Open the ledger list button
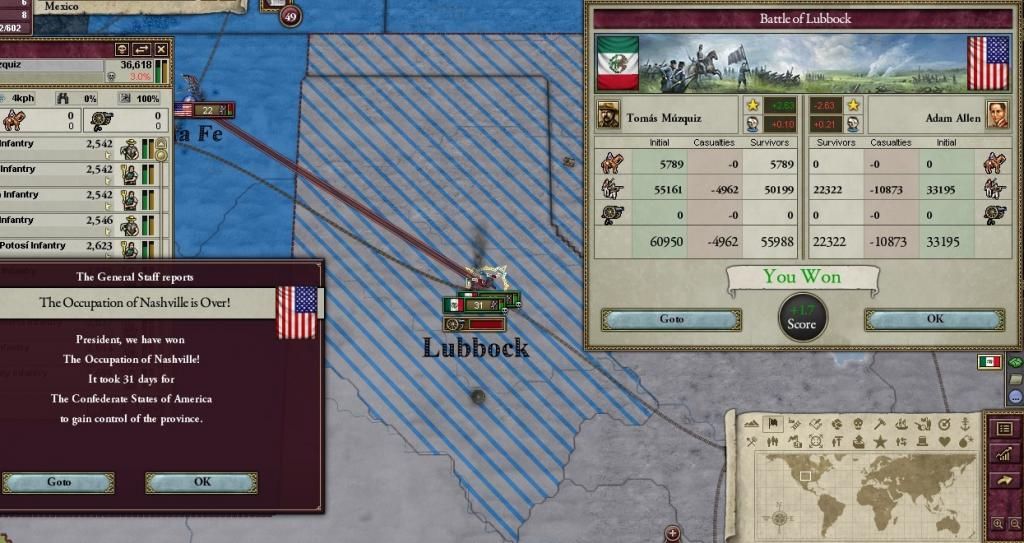 coord(1005,428)
